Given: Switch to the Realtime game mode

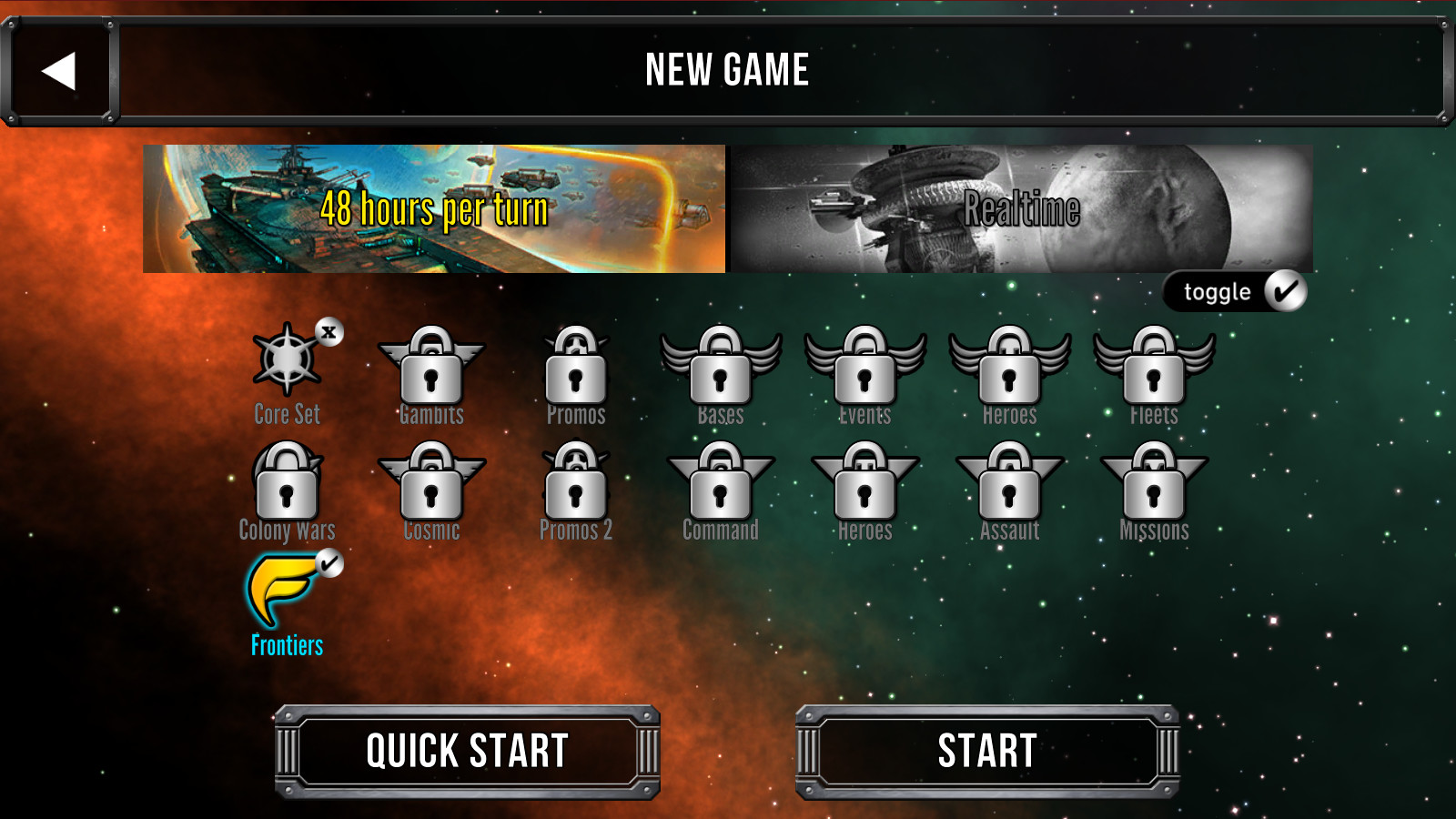Looking at the screenshot, I should pos(1023,207).
